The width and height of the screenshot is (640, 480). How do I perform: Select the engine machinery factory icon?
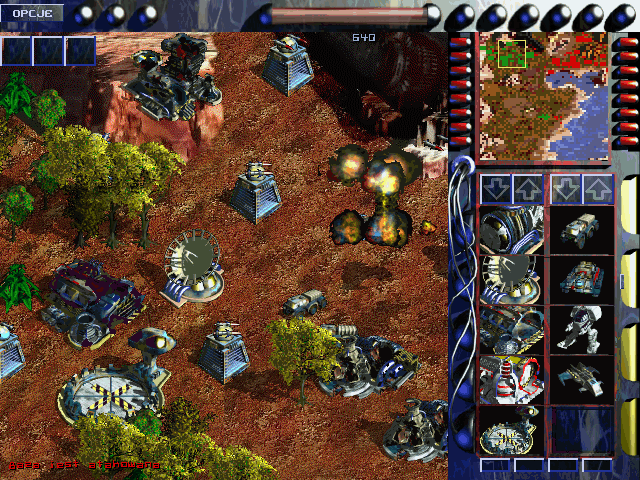tap(511, 328)
